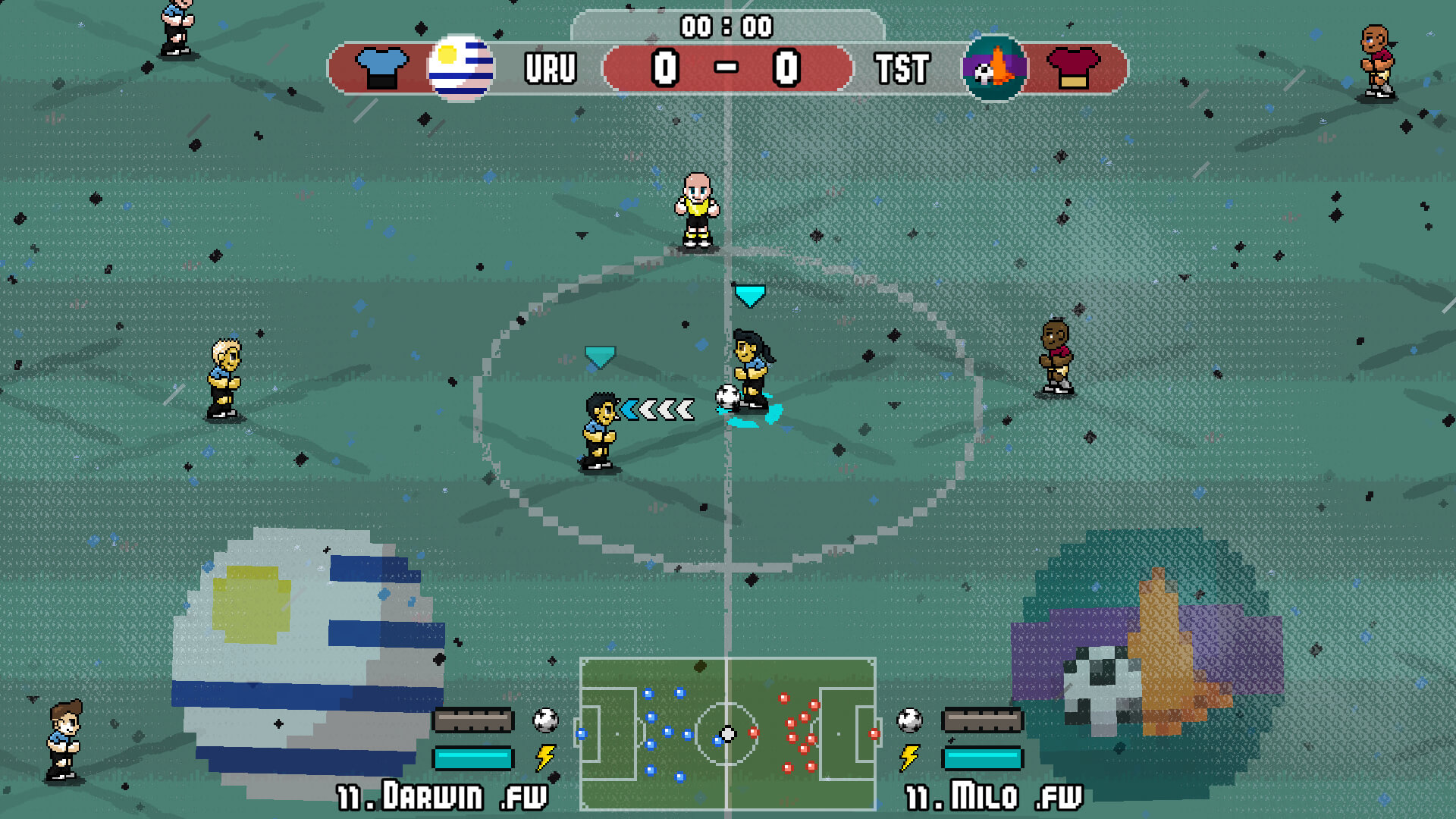The height and width of the screenshot is (819, 1456).
Task: Choose the maroon TST jersey icon
Action: [x=1073, y=68]
